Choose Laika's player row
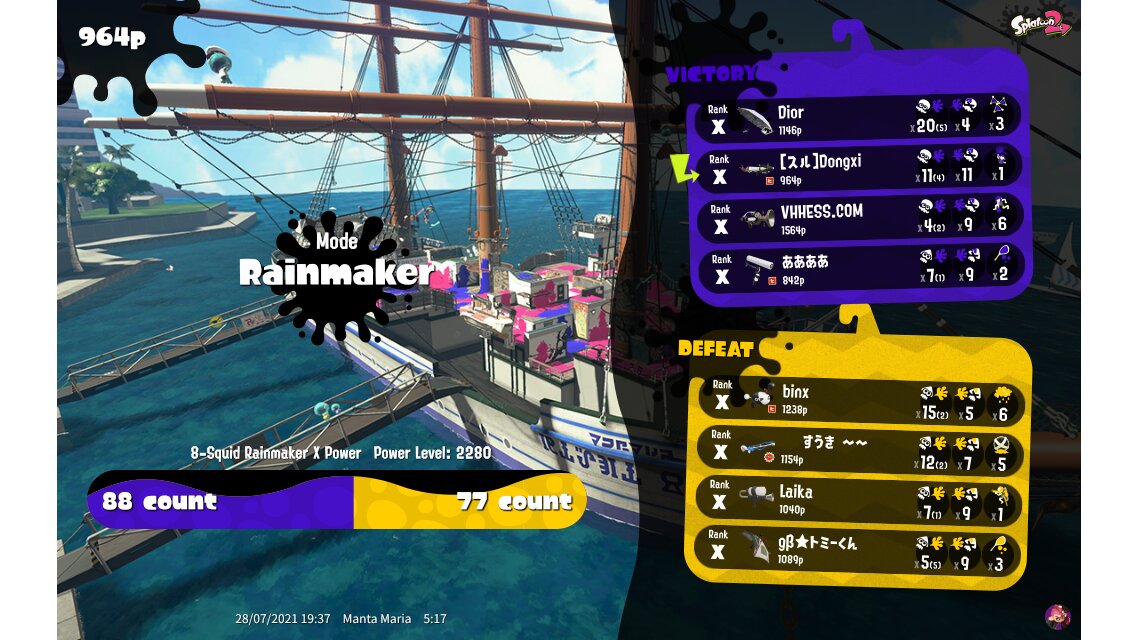Image resolution: width=1138 pixels, height=640 pixels. click(x=858, y=499)
